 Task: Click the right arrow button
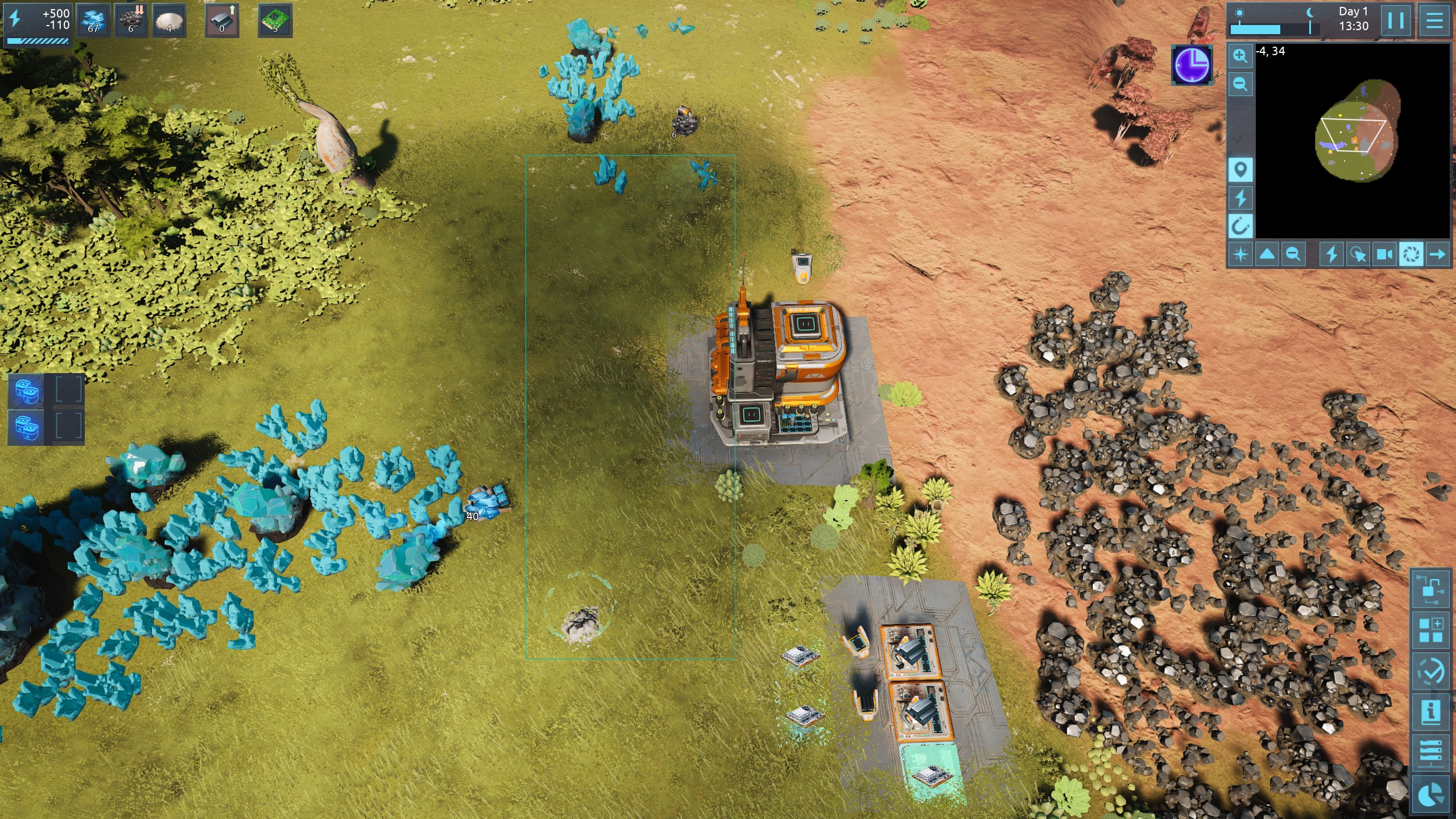tap(1437, 254)
